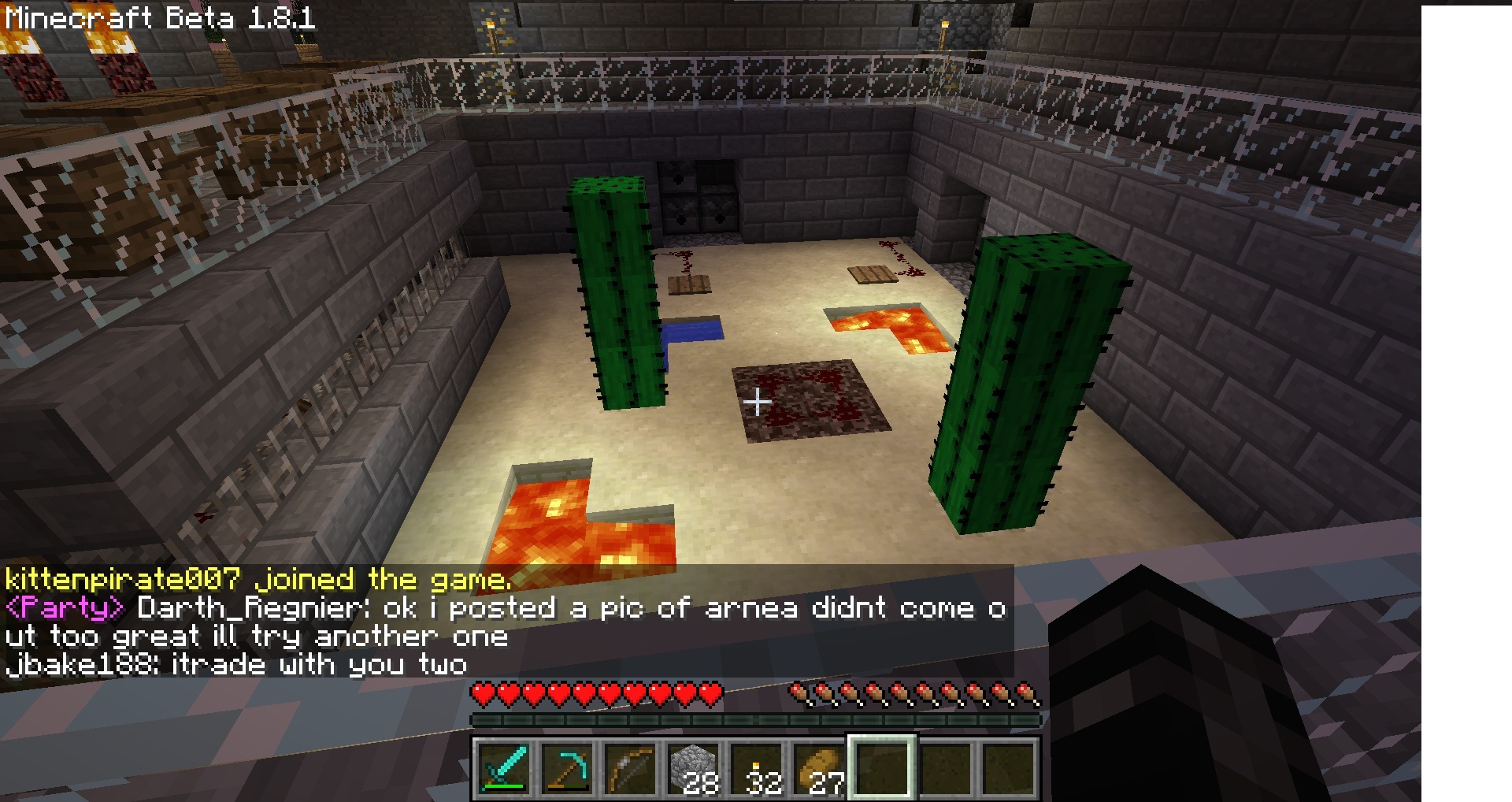The height and width of the screenshot is (802, 1512).
Task: Select the bread stack of 27
Action: [819, 768]
